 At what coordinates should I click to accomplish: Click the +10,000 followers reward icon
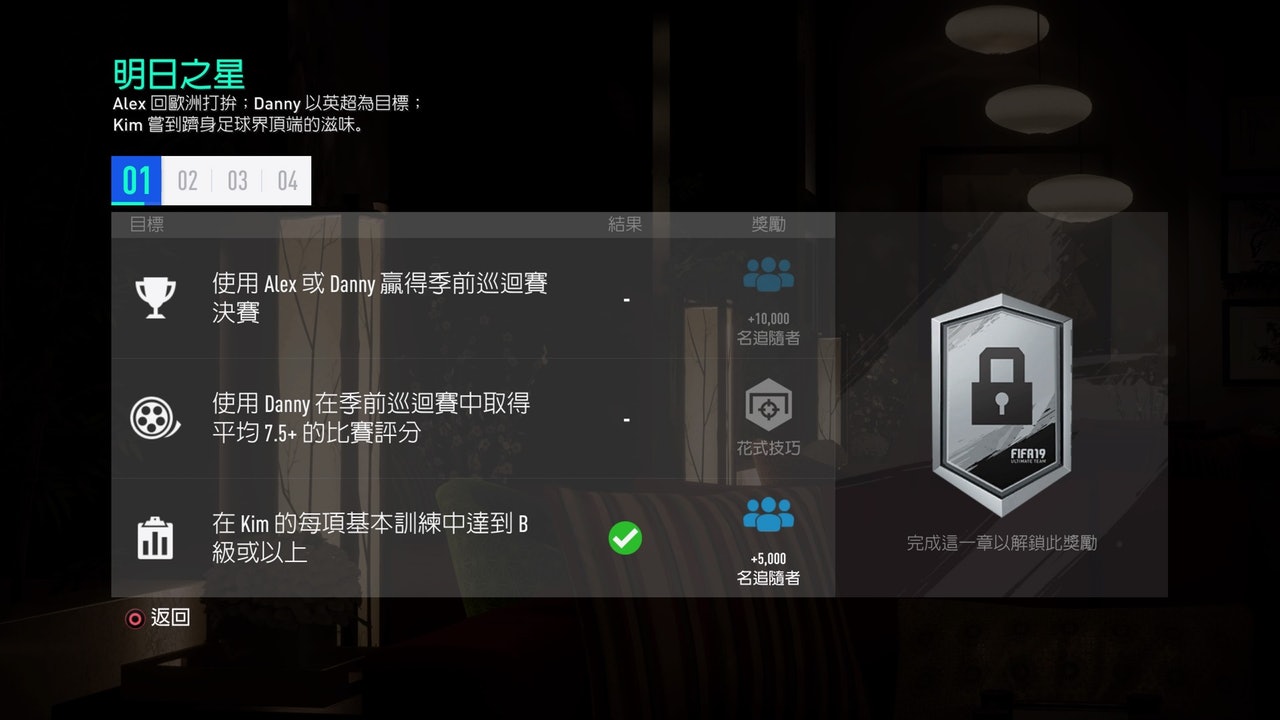pos(768,275)
